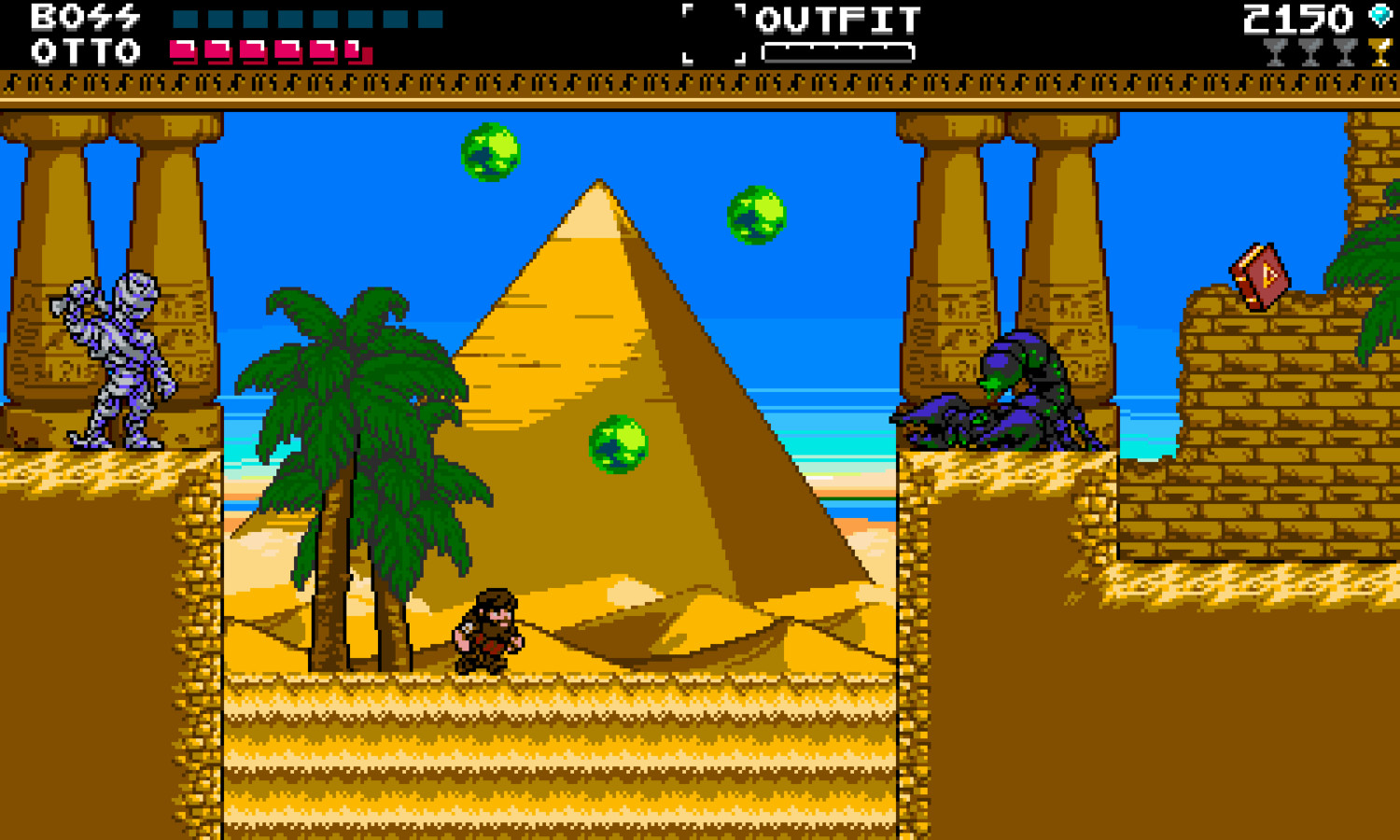Toggle the first teal segment of the BOSS bar
The height and width of the screenshot is (840, 1400).
pyautogui.click(x=186, y=19)
